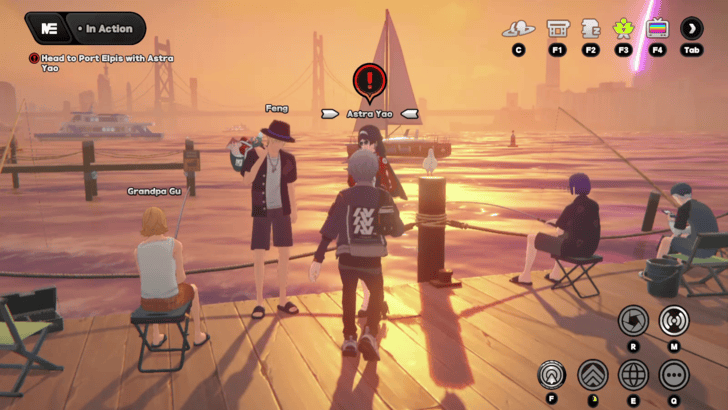Click the sleeping document icon
The width and height of the screenshot is (728, 410).
(x=590, y=29)
